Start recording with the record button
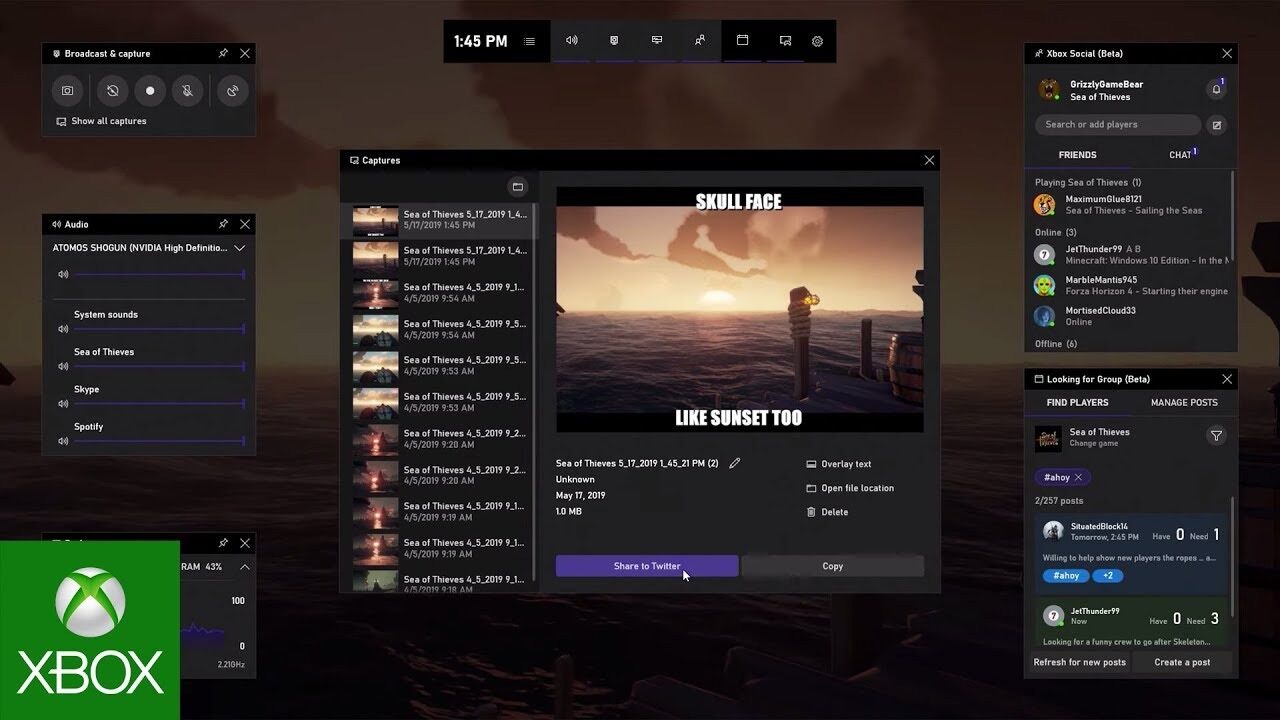1280x720 pixels. tap(149, 91)
